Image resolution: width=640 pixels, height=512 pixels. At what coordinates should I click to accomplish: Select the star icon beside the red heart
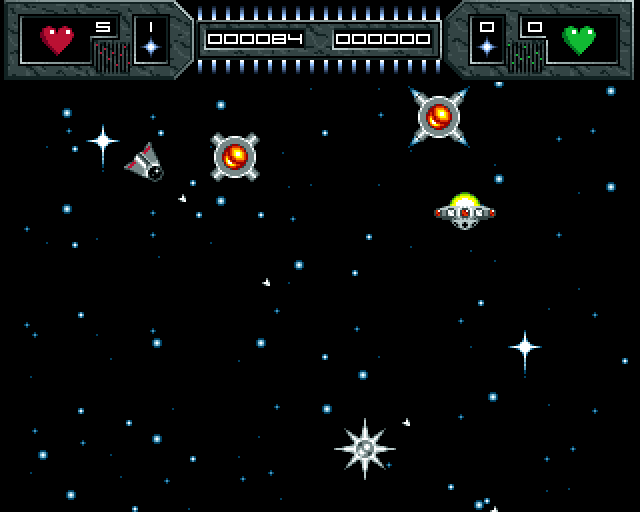[x=151, y=47]
